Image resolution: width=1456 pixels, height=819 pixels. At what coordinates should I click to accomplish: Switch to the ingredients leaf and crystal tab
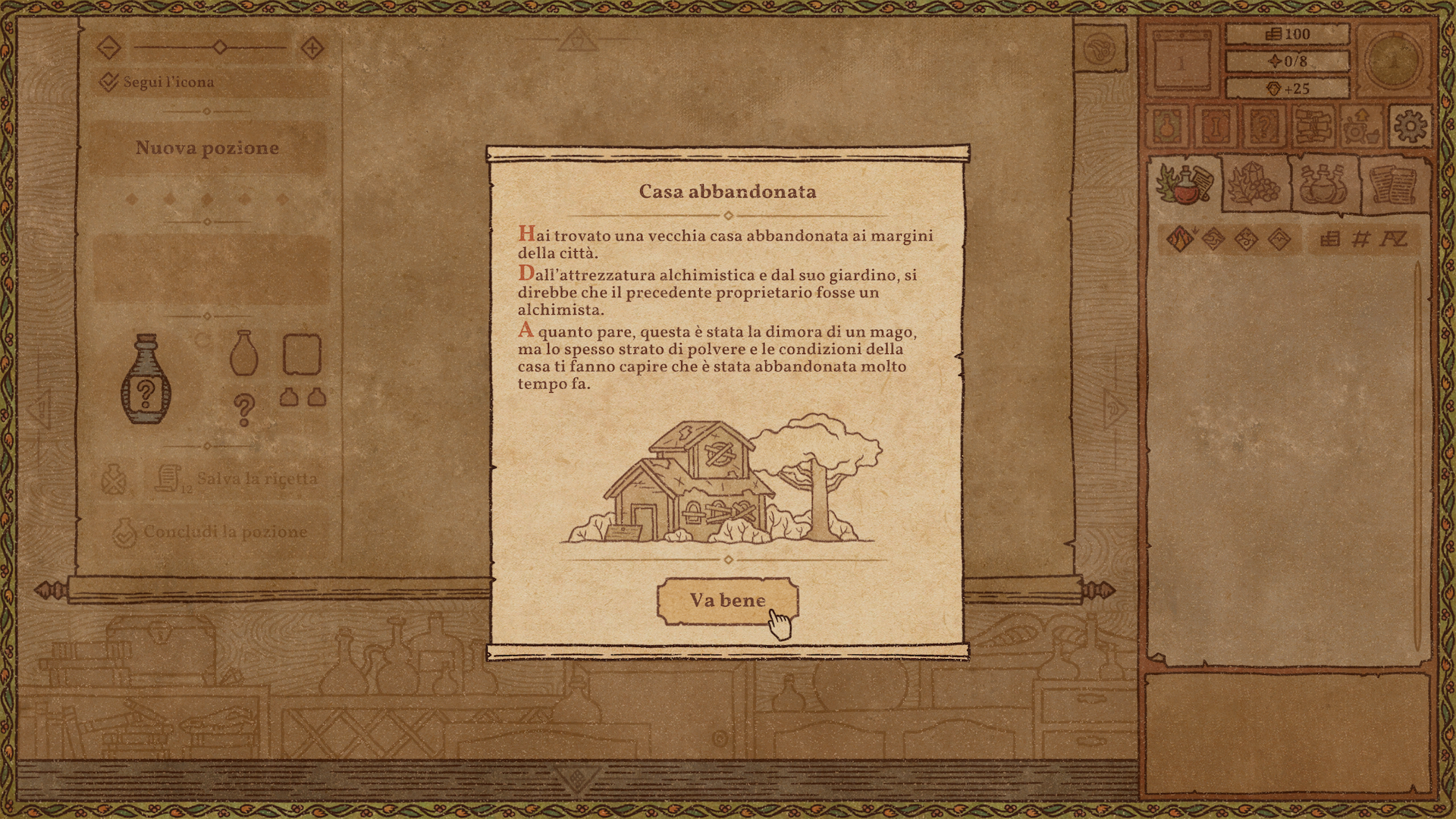click(1254, 184)
